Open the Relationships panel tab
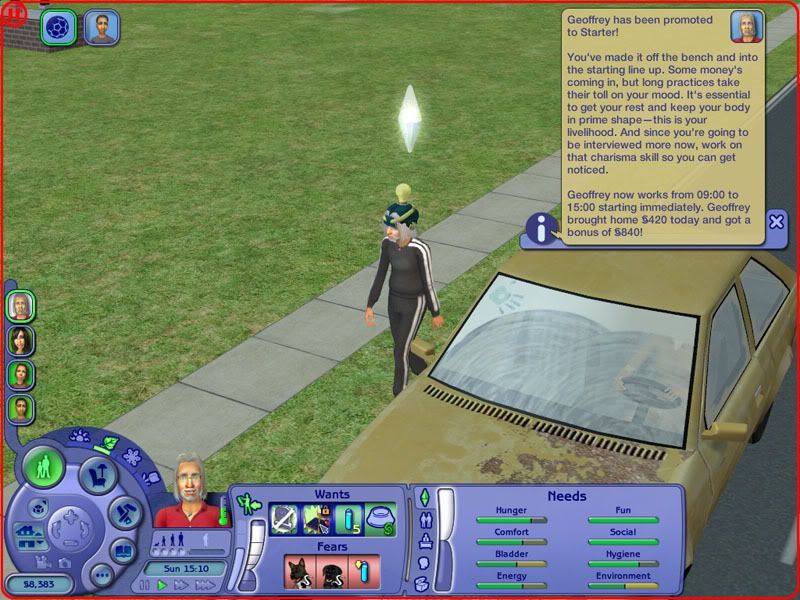The image size is (800, 600). pyautogui.click(x=423, y=519)
